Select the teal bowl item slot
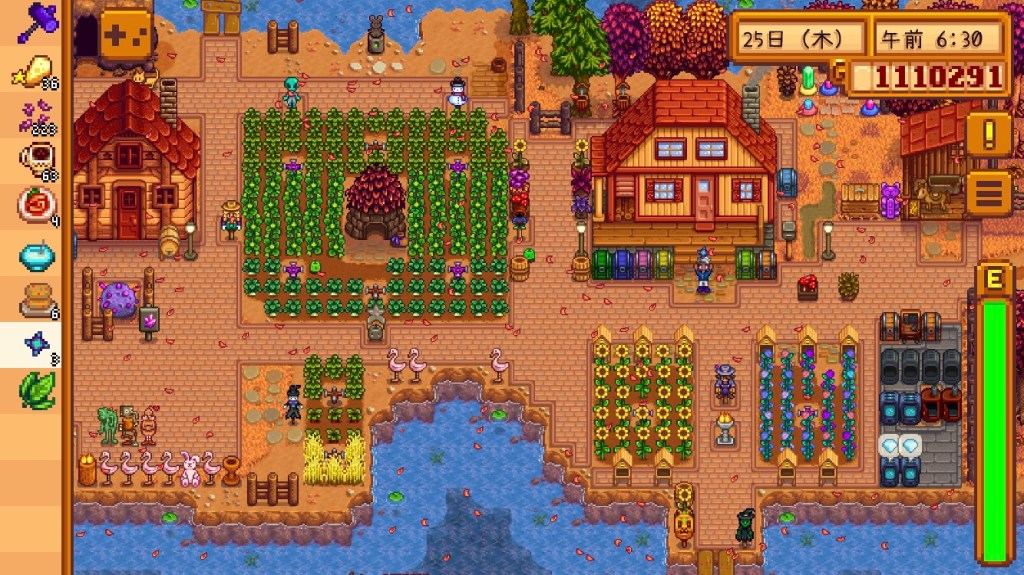Image resolution: width=1024 pixels, height=575 pixels. coord(34,253)
